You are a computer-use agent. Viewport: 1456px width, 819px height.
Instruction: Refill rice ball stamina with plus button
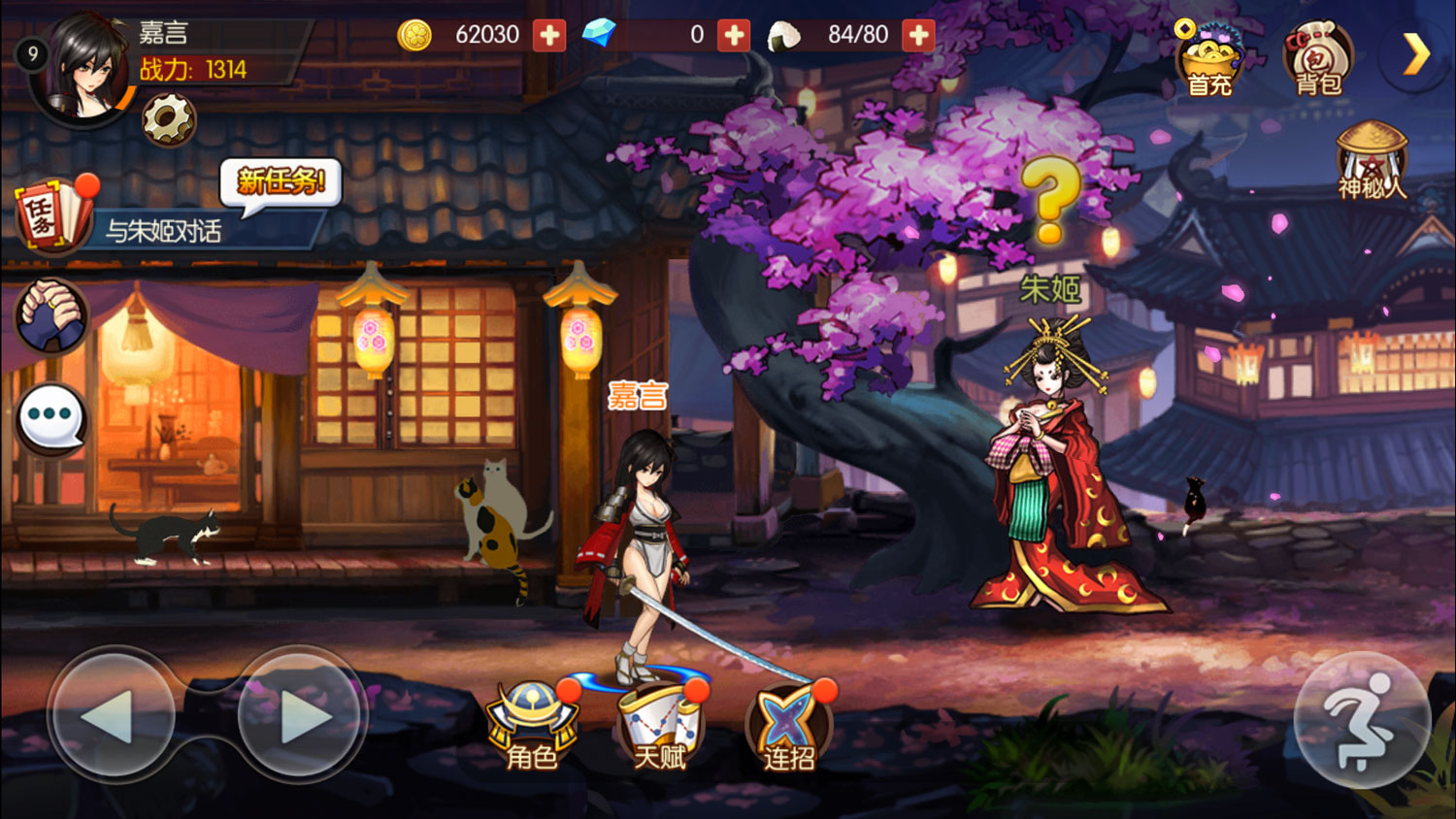(917, 35)
